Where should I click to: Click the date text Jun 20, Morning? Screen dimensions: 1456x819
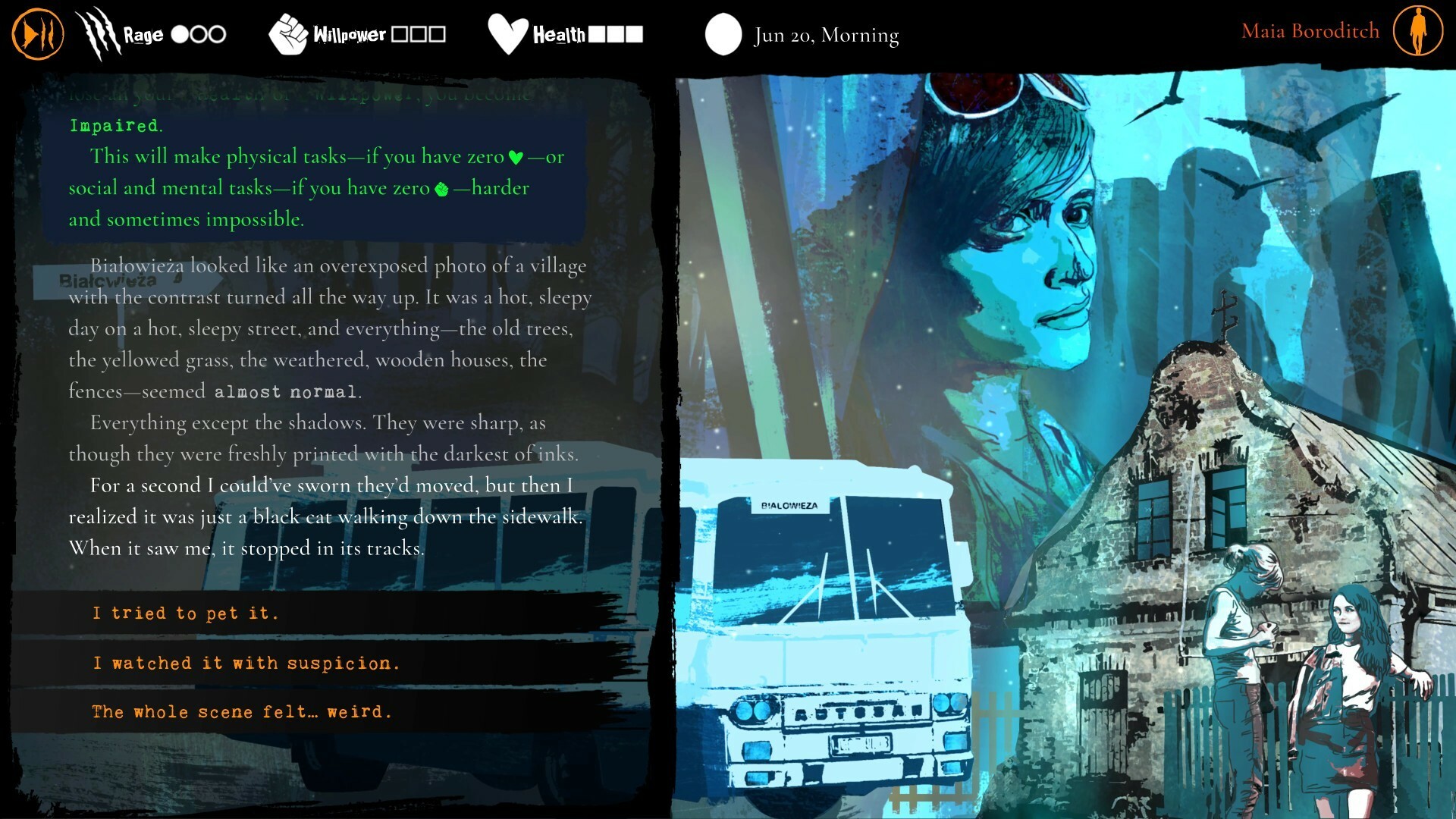tap(825, 35)
